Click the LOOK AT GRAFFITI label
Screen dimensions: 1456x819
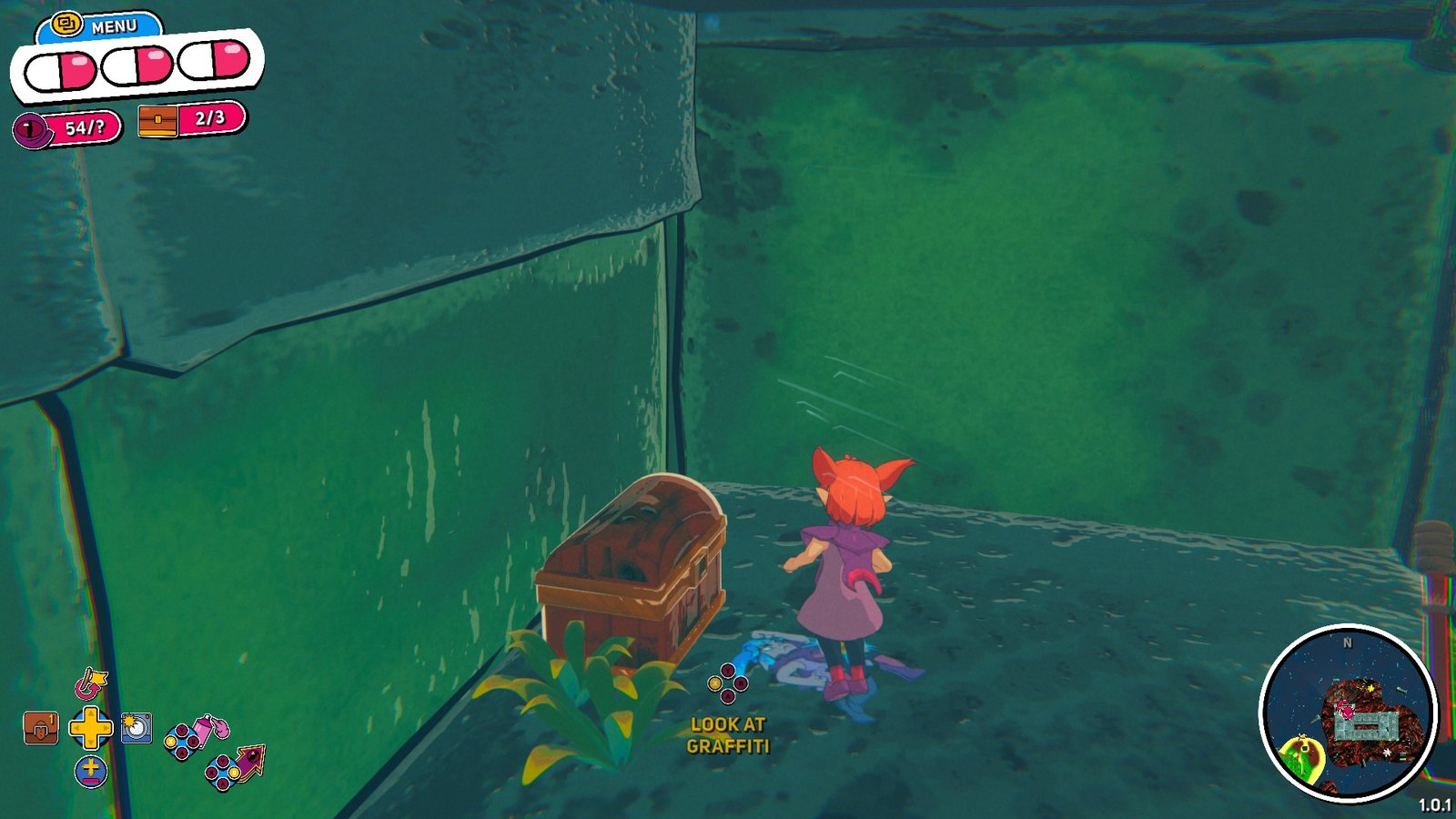(x=727, y=737)
